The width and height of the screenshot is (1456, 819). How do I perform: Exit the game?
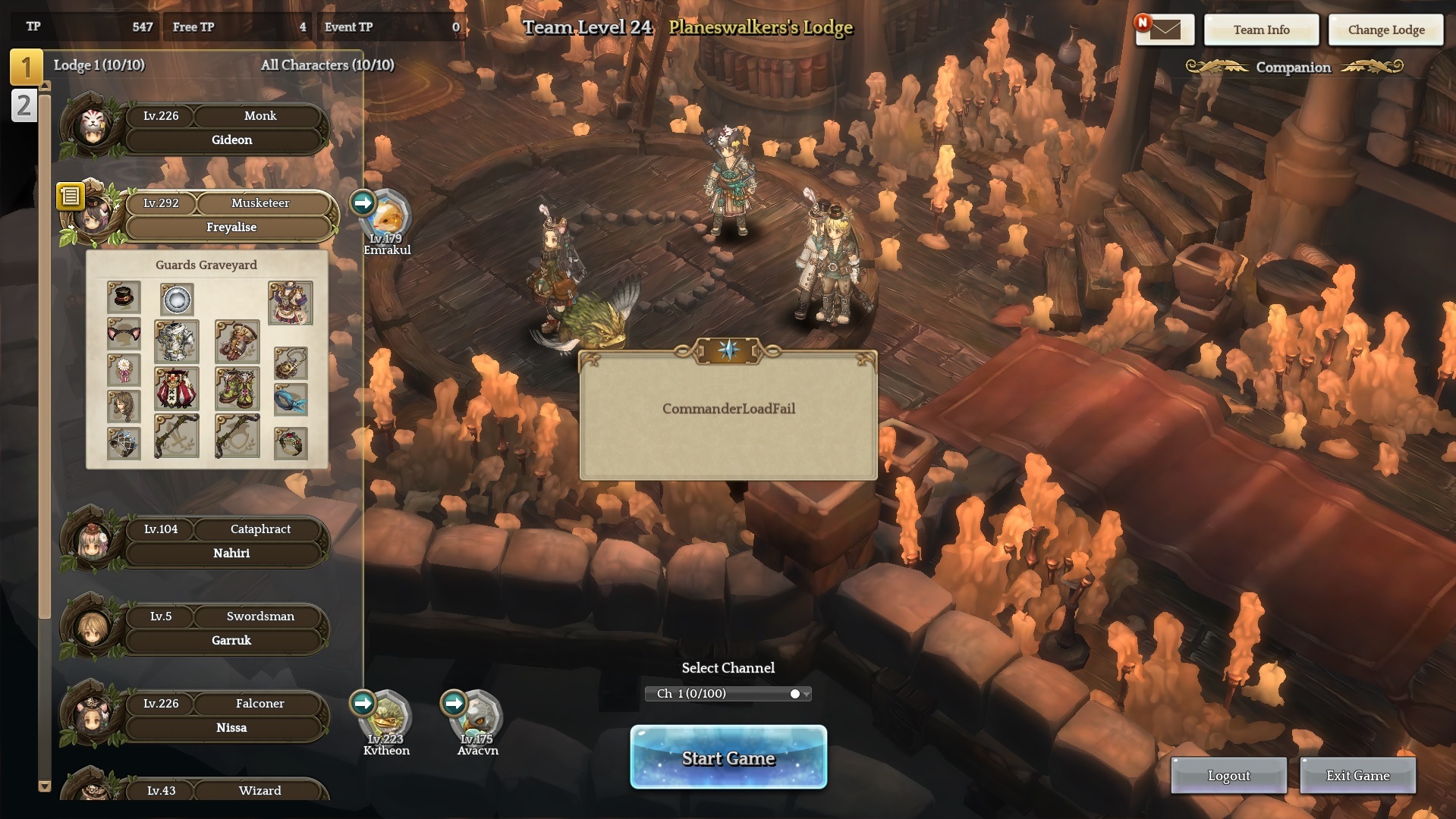pyautogui.click(x=1357, y=775)
